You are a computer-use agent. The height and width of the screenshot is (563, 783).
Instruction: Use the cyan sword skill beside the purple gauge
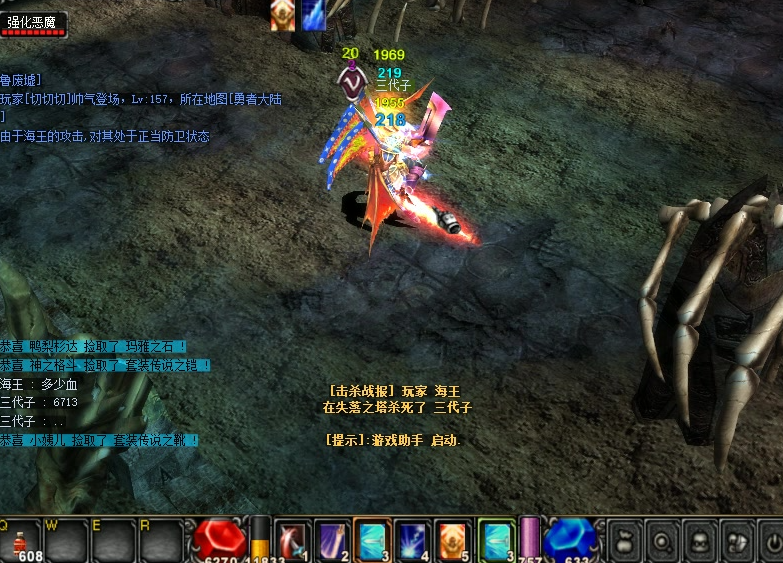495,540
